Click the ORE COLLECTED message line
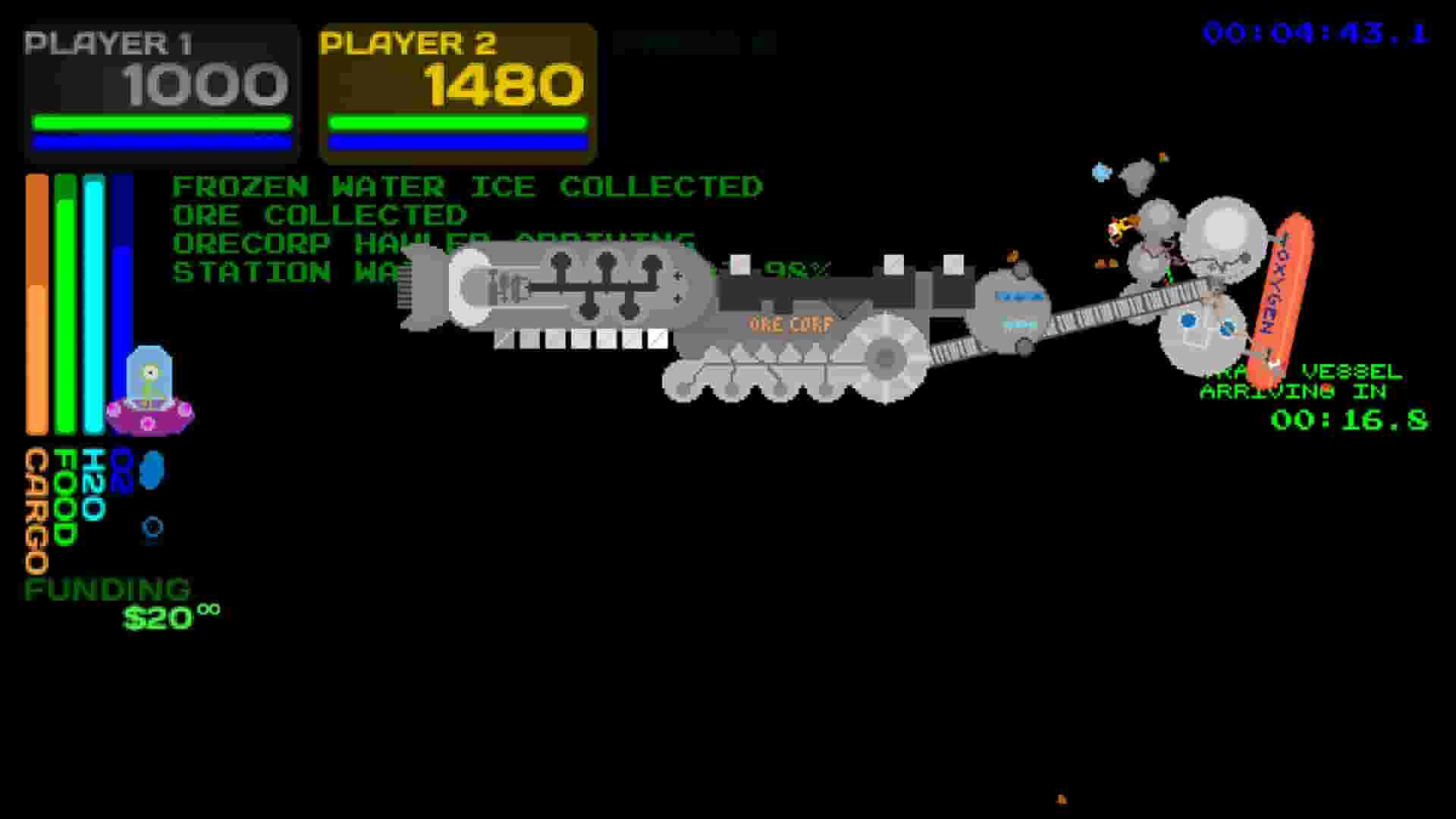The height and width of the screenshot is (819, 1456). click(x=318, y=215)
